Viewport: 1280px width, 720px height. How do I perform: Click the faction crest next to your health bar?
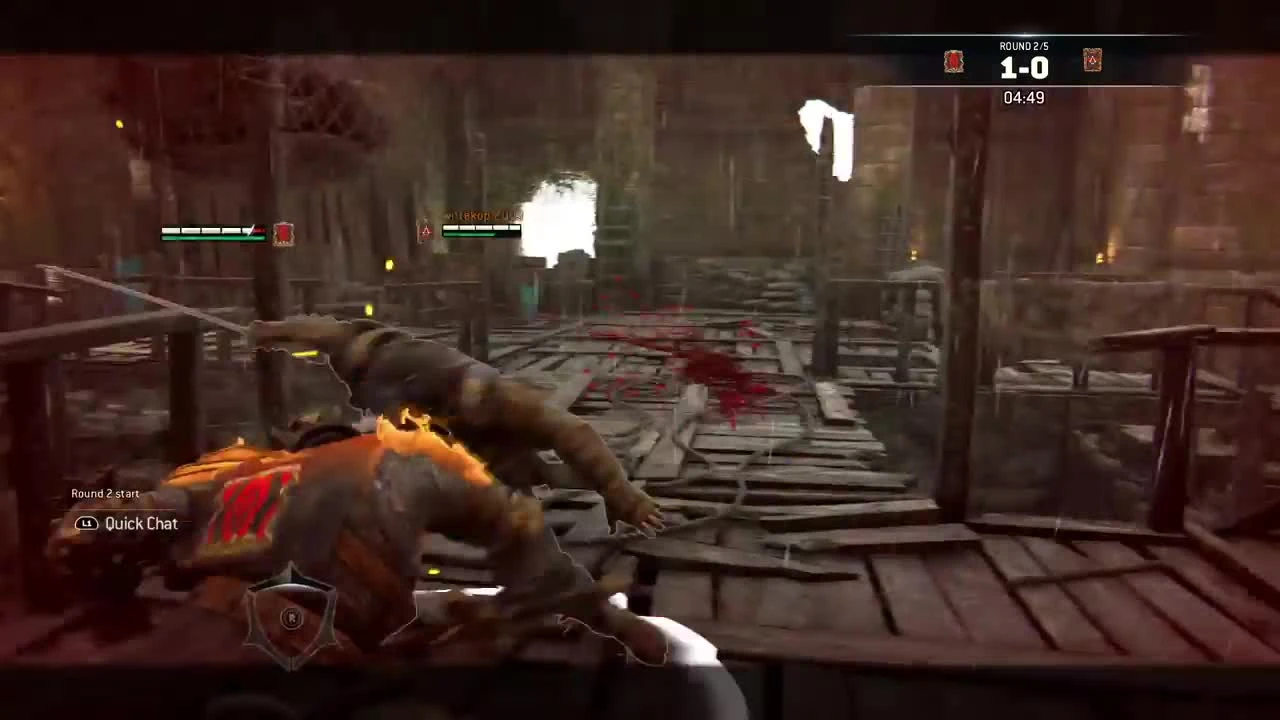tap(283, 233)
